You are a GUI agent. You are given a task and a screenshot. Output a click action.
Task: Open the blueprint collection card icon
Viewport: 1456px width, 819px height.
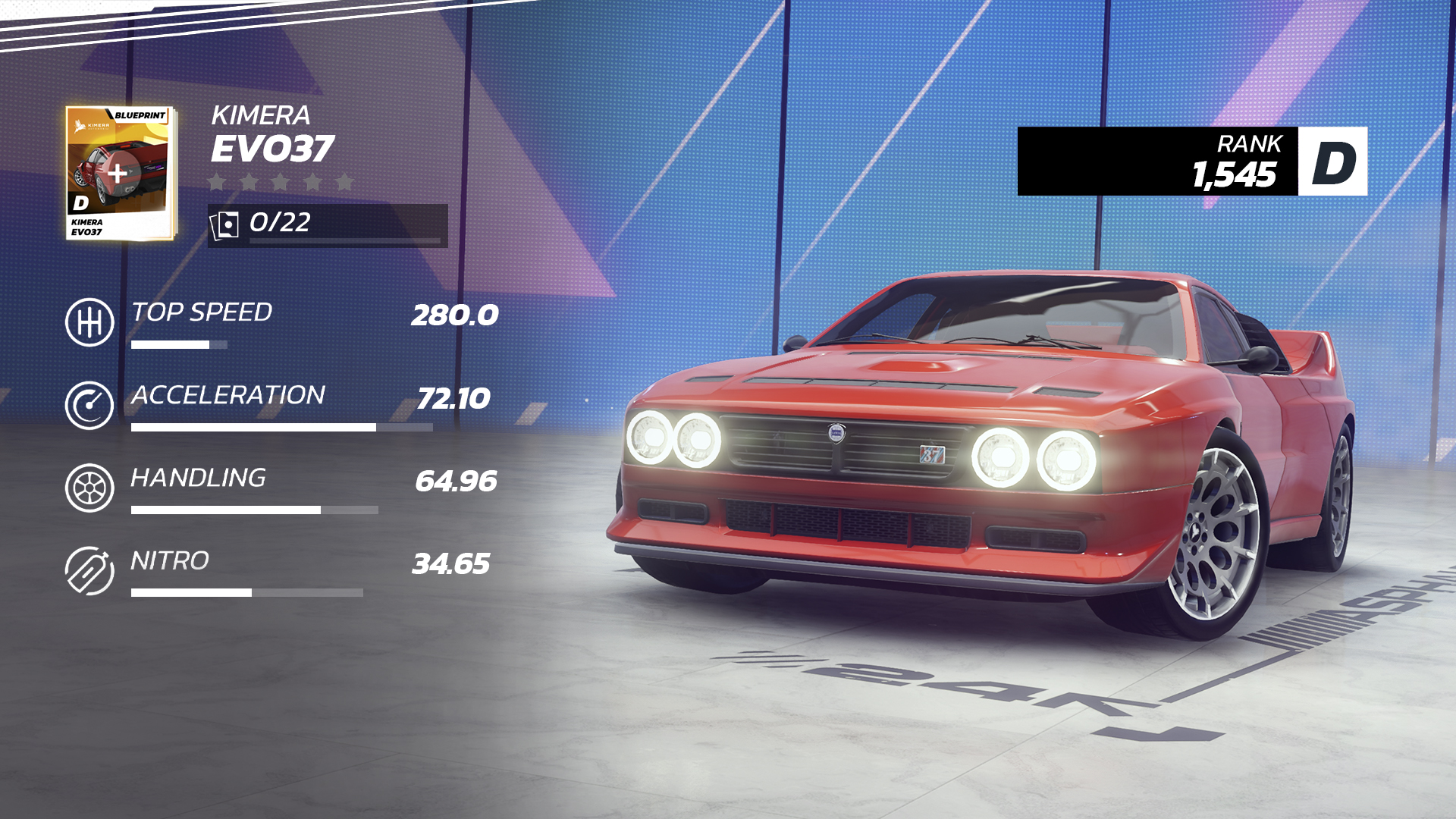click(x=225, y=222)
